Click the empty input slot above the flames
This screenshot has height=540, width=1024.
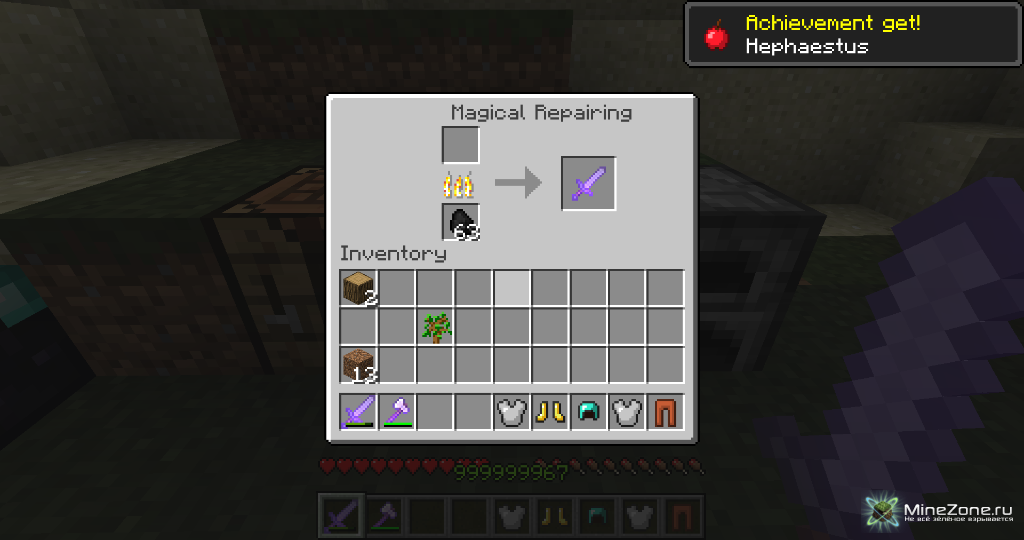461,146
